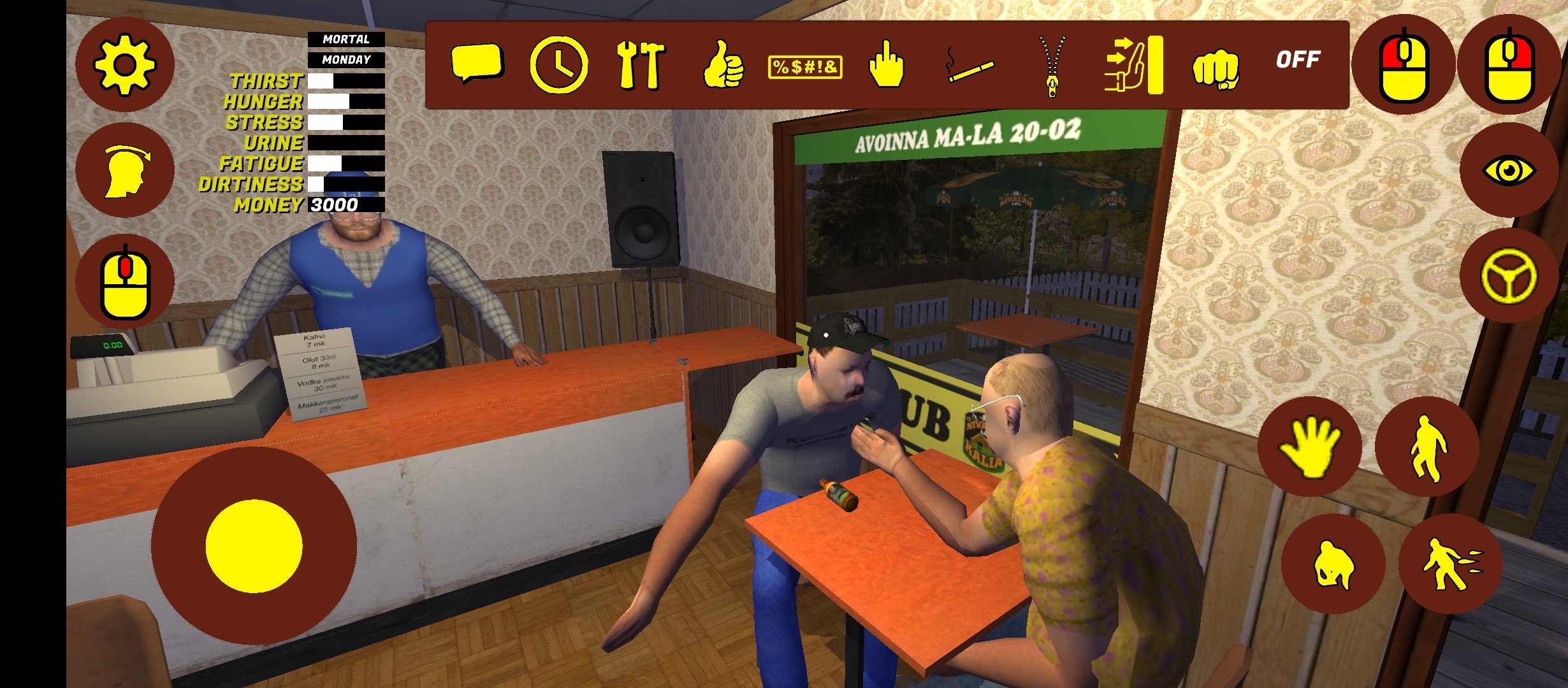Use the middle finger gesture icon

click(x=887, y=64)
